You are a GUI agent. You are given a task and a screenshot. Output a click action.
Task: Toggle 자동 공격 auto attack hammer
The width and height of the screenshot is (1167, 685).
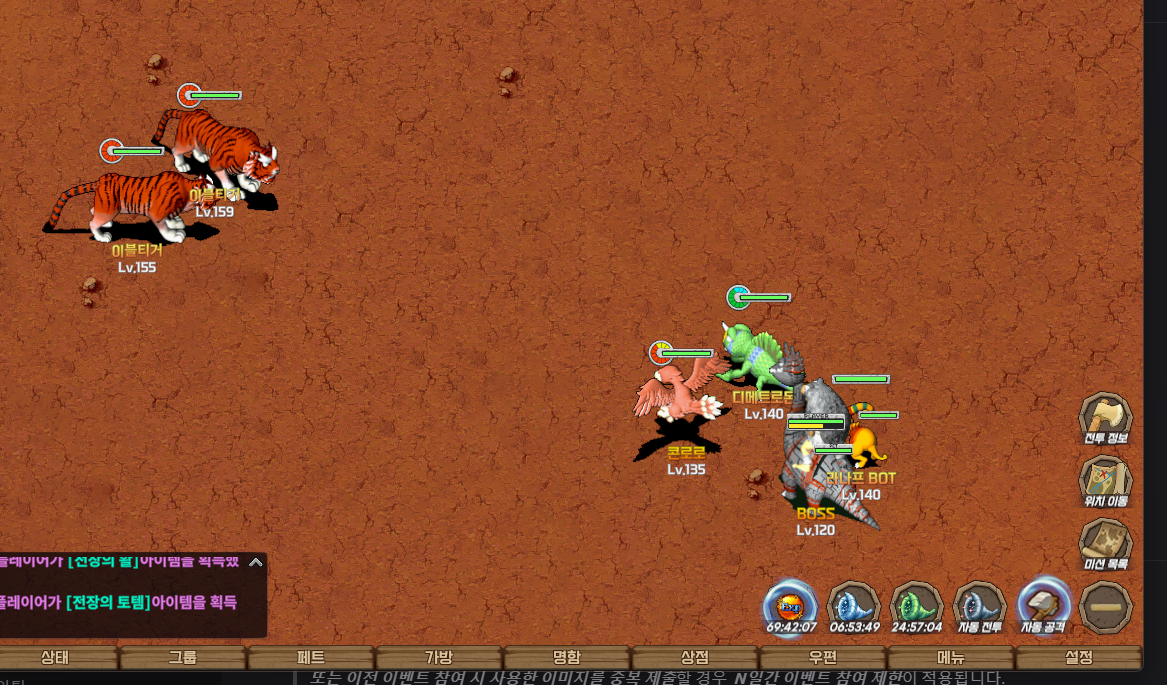click(1044, 606)
